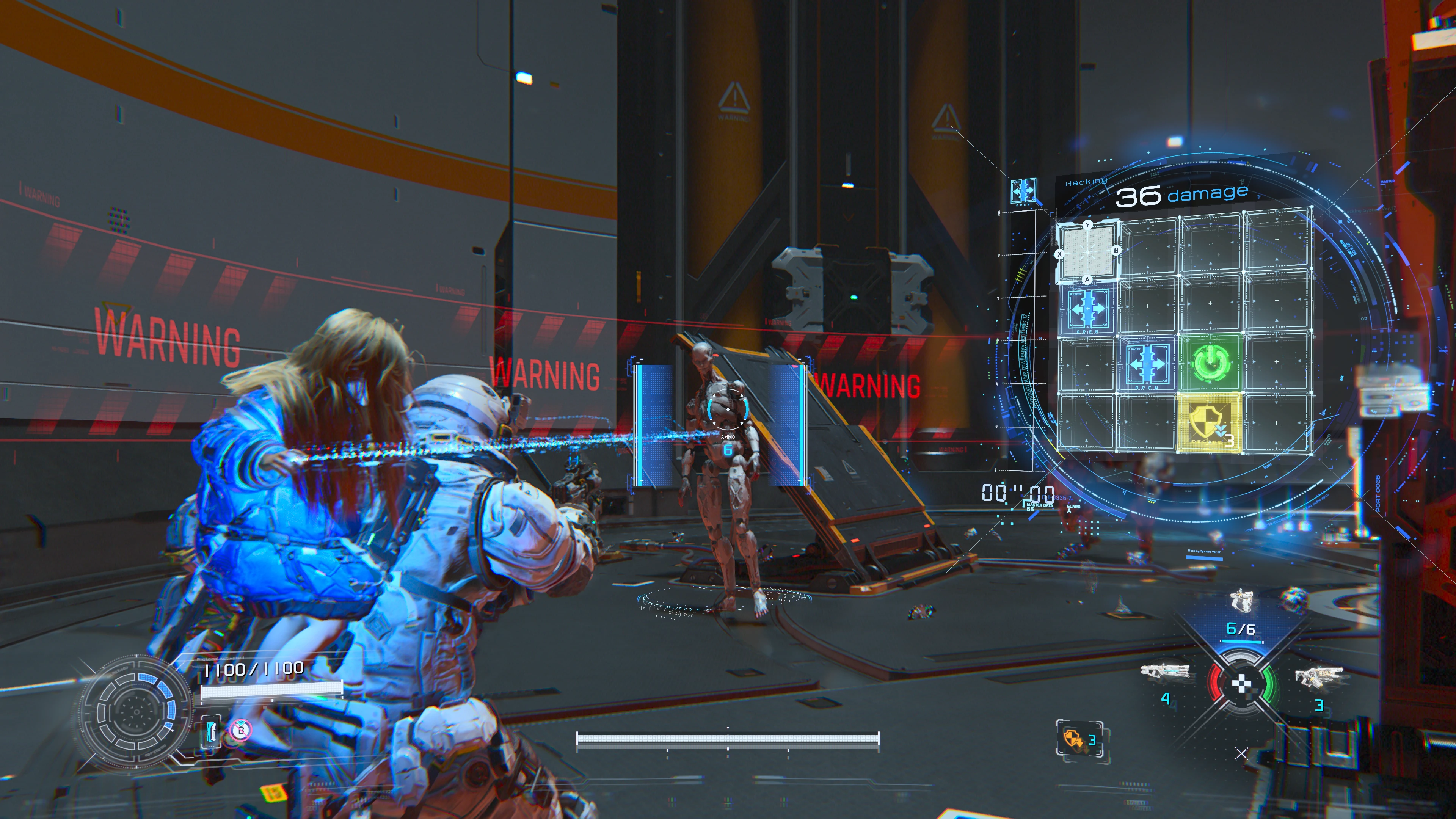This screenshot has width=1456, height=819.
Task: Select the highlighted white cursor tile
Action: coord(1087,251)
